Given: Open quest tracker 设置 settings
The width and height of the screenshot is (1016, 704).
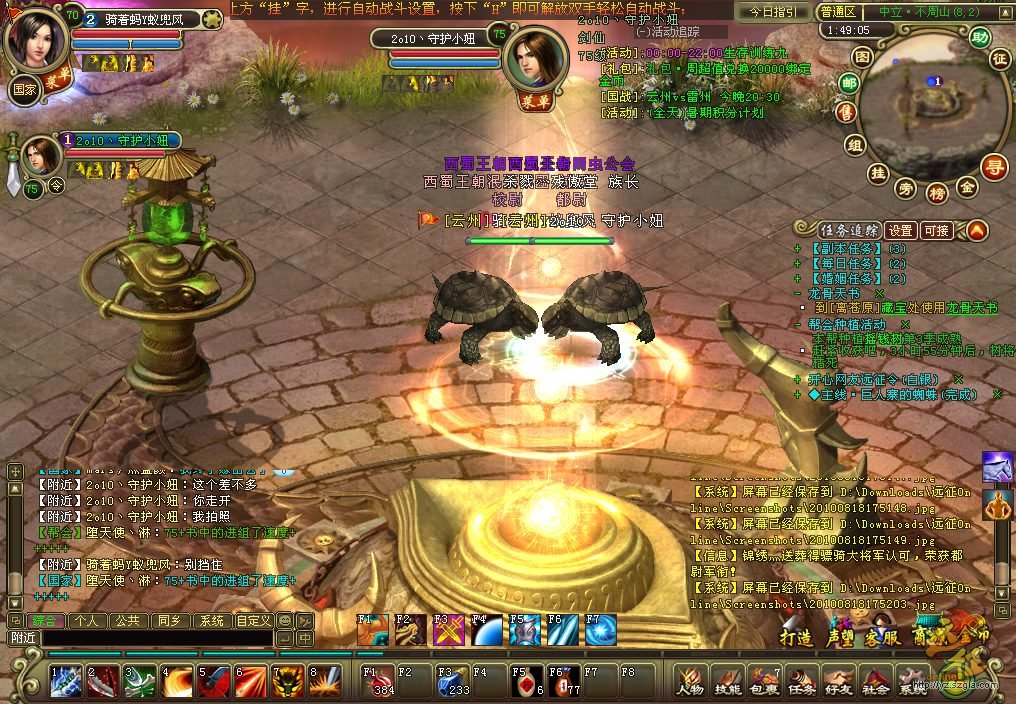Looking at the screenshot, I should click(901, 230).
